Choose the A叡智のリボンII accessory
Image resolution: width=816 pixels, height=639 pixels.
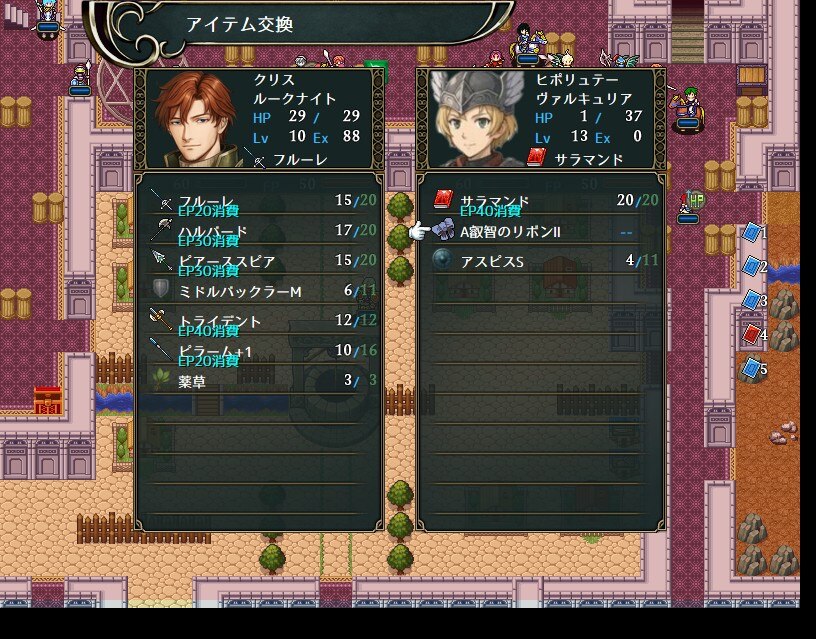click(540, 231)
